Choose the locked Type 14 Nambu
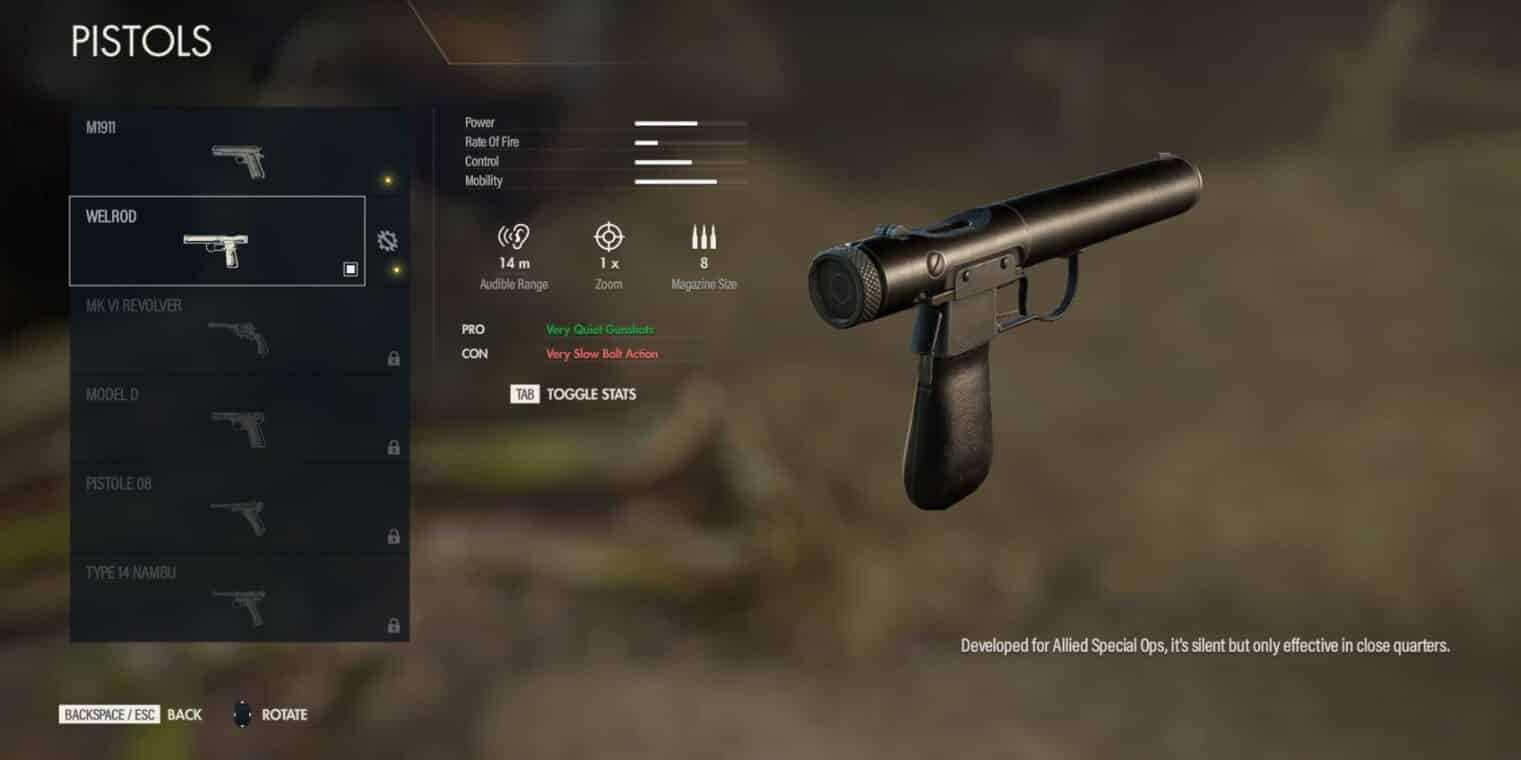 pos(238,598)
